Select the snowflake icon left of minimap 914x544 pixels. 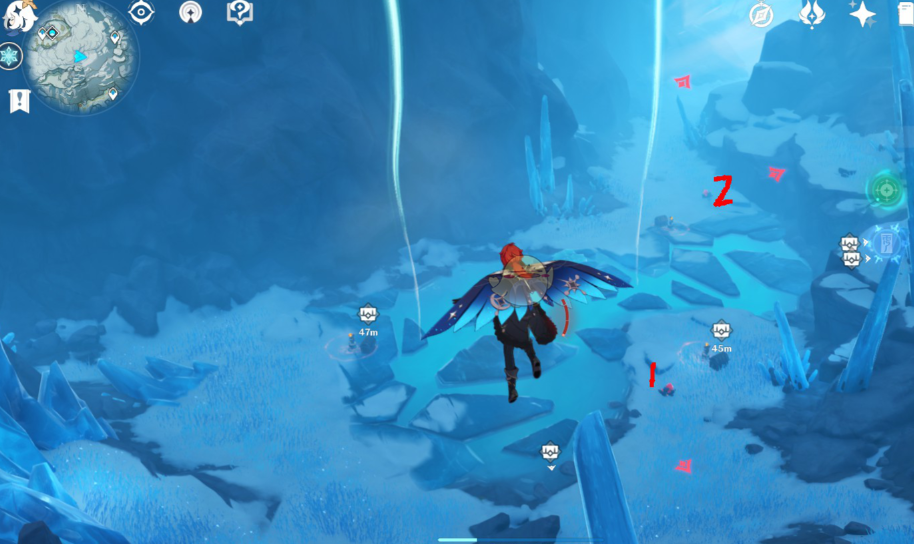point(11,56)
